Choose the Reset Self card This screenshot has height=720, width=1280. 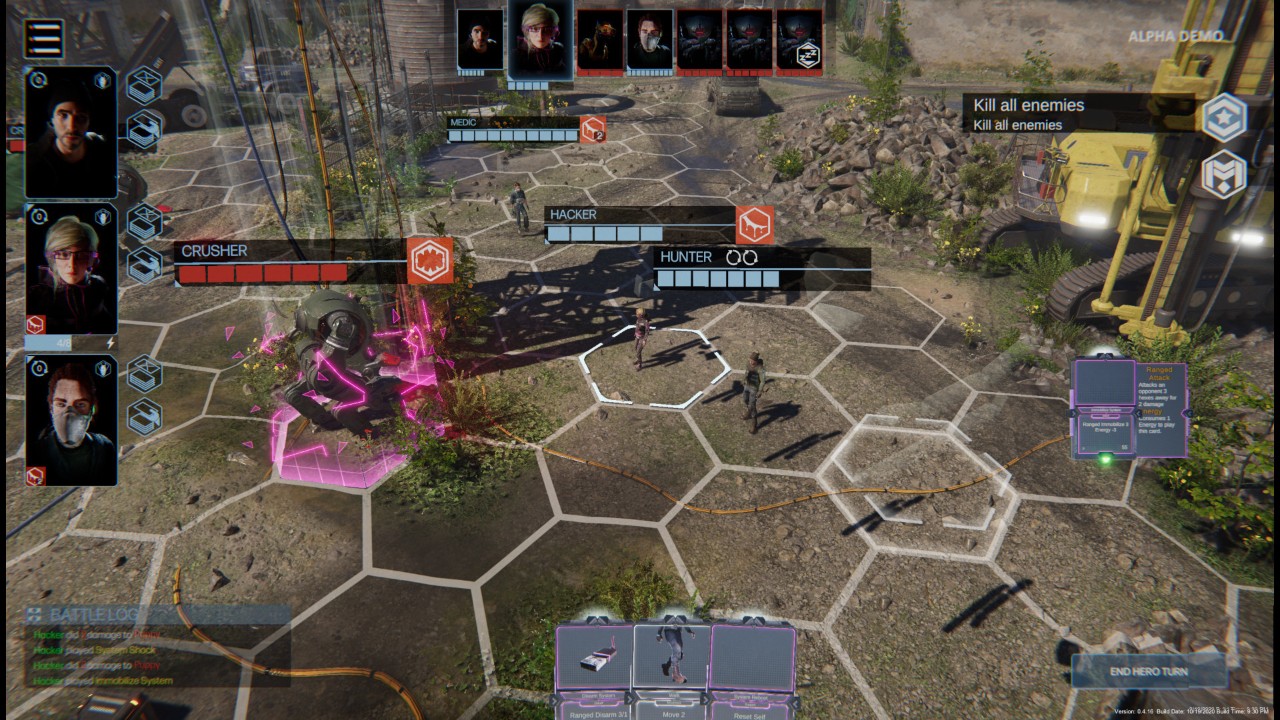click(750, 665)
